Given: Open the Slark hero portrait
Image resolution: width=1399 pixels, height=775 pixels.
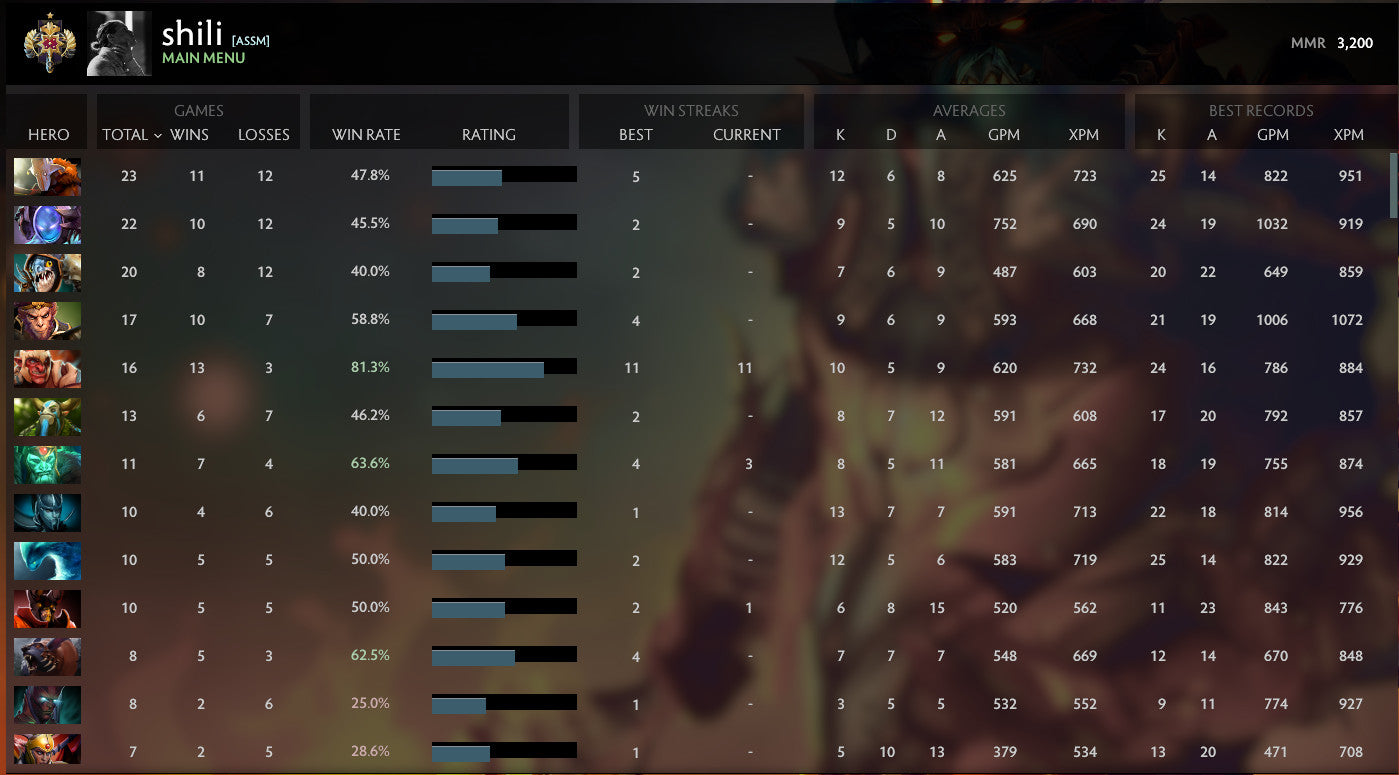Looking at the screenshot, I should [x=47, y=272].
